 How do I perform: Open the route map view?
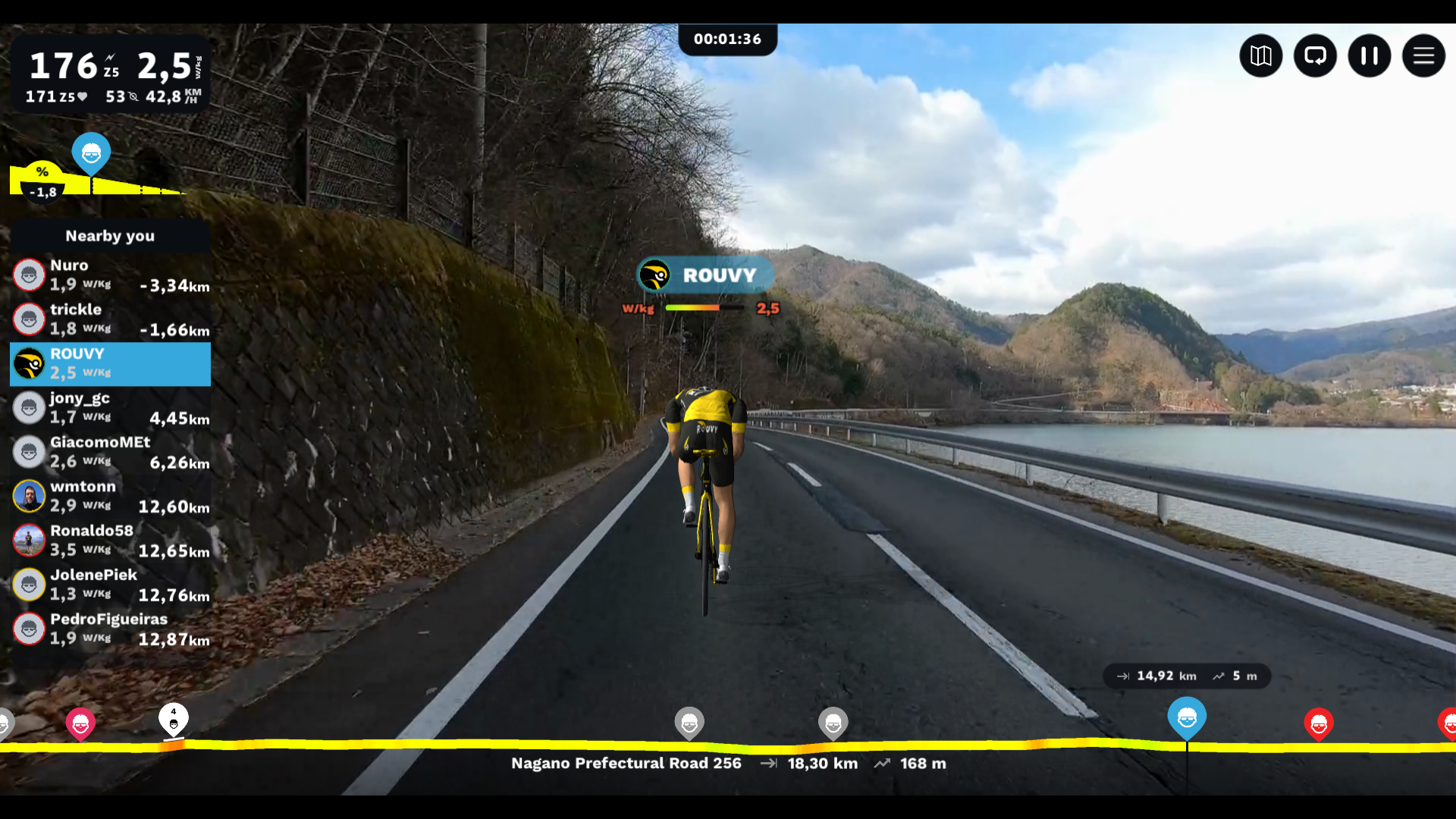1260,55
